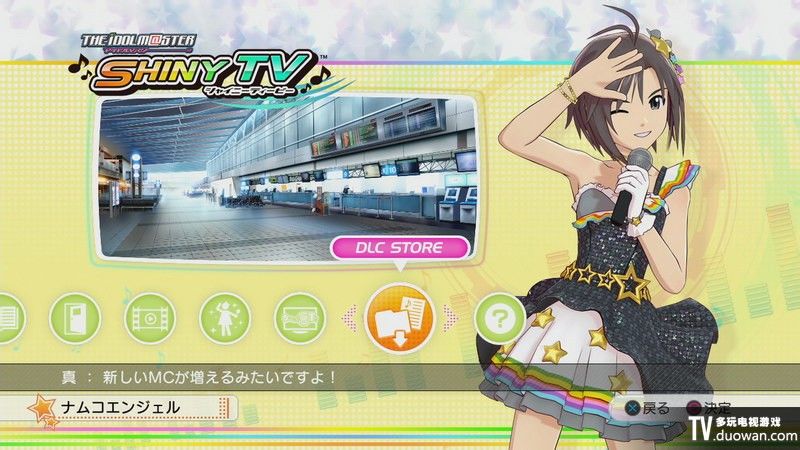Choose the ticket-shaped menu icon
Viewport: 800px width, 450px height.
coord(300,319)
